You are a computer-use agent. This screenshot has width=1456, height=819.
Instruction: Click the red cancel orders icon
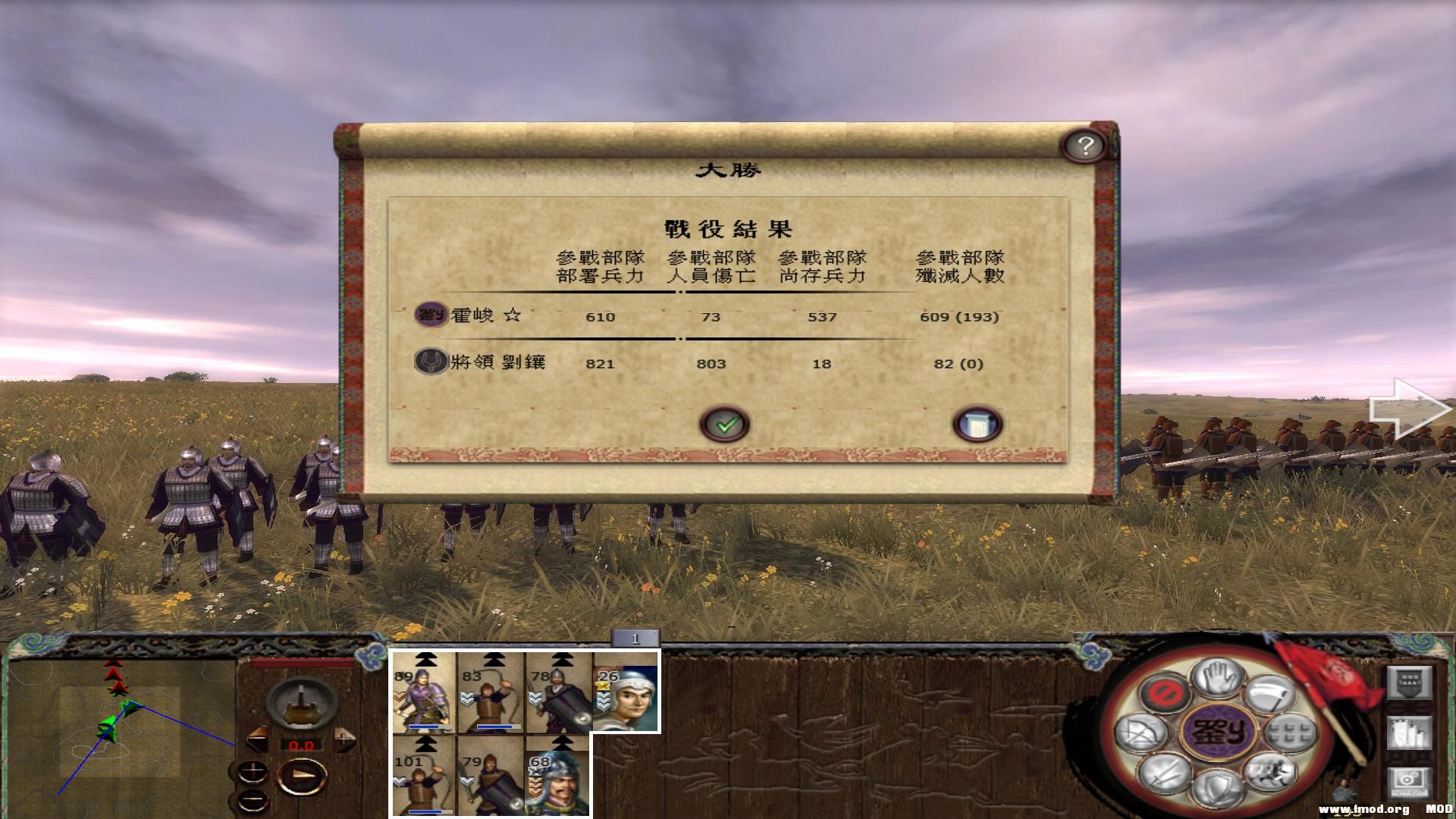click(1165, 694)
